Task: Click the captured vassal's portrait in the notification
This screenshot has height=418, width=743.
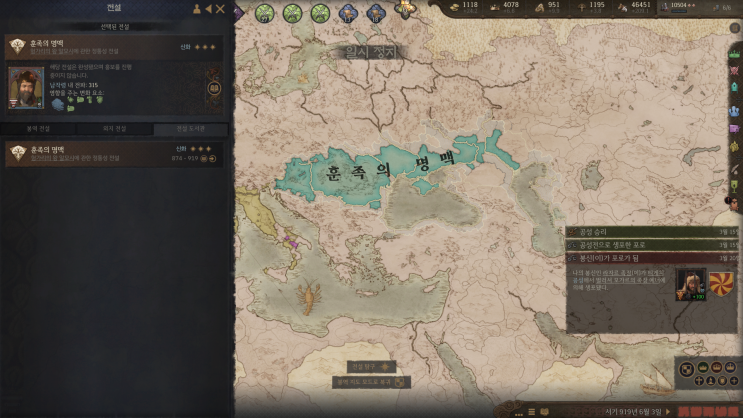Action: pos(690,282)
